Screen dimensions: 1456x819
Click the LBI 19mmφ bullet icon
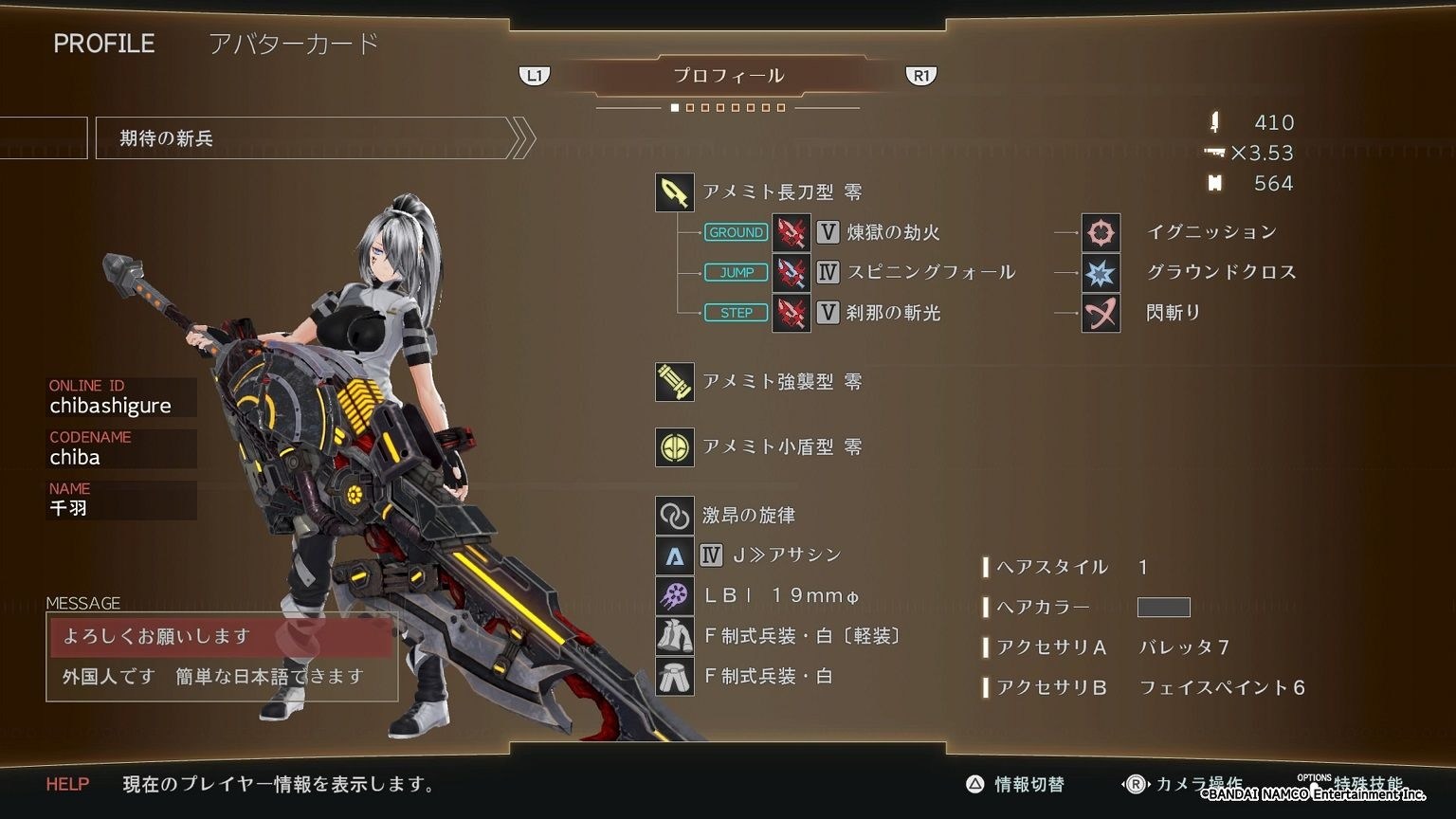pyautogui.click(x=674, y=594)
